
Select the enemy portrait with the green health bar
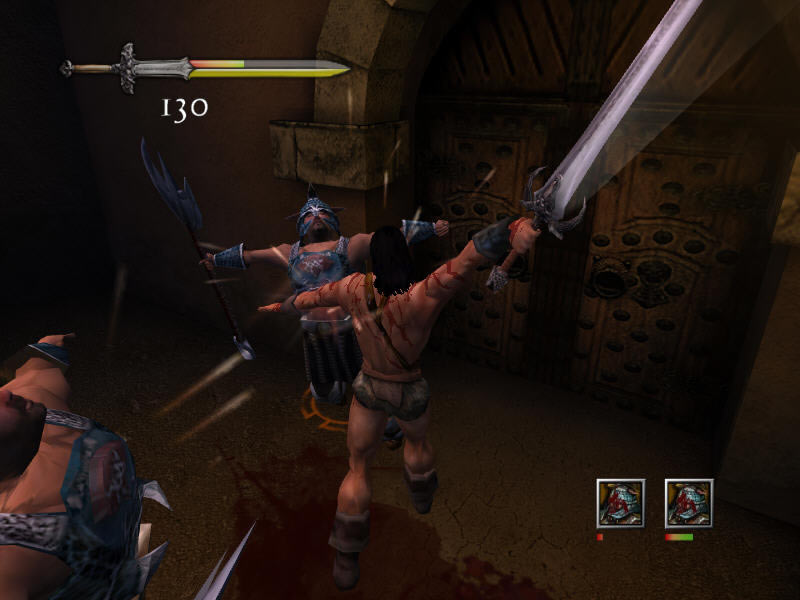pos(688,503)
